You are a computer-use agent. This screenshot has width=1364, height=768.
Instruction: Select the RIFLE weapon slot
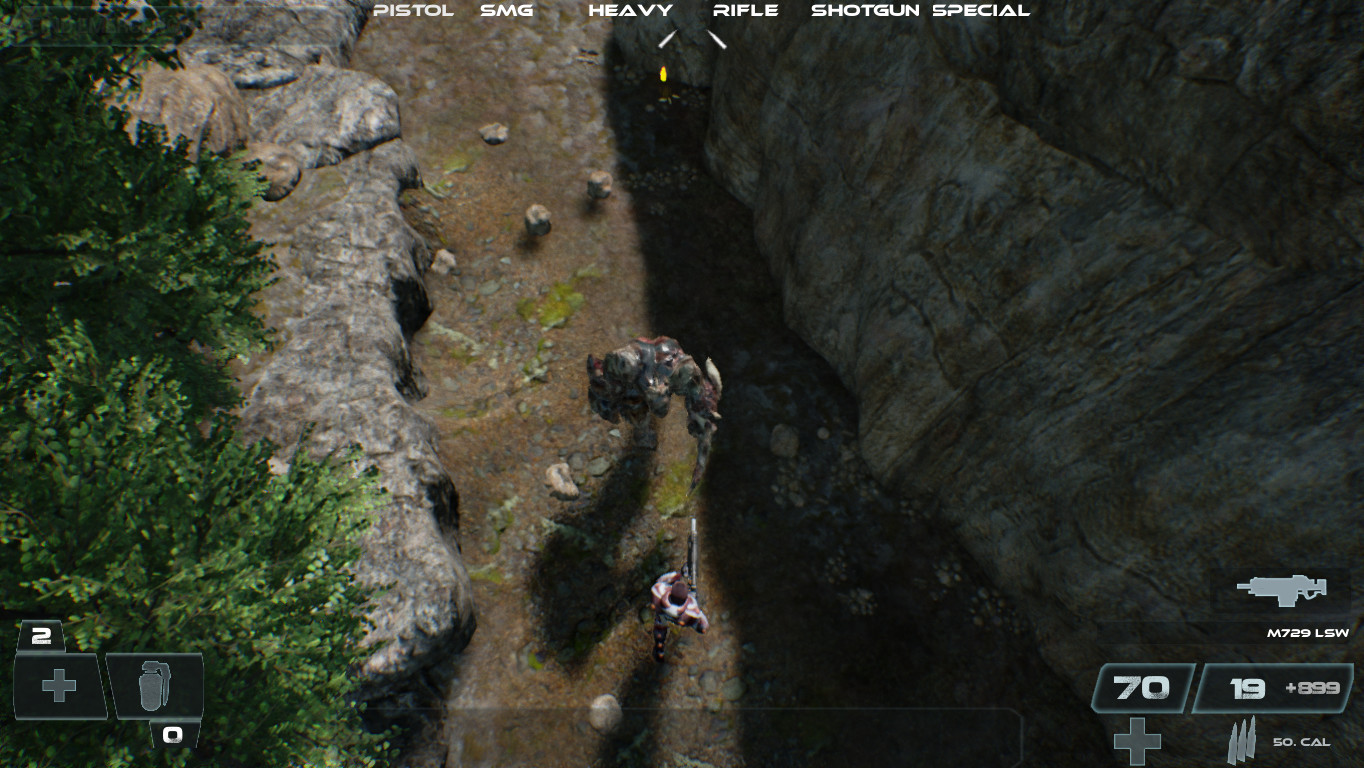coord(745,11)
